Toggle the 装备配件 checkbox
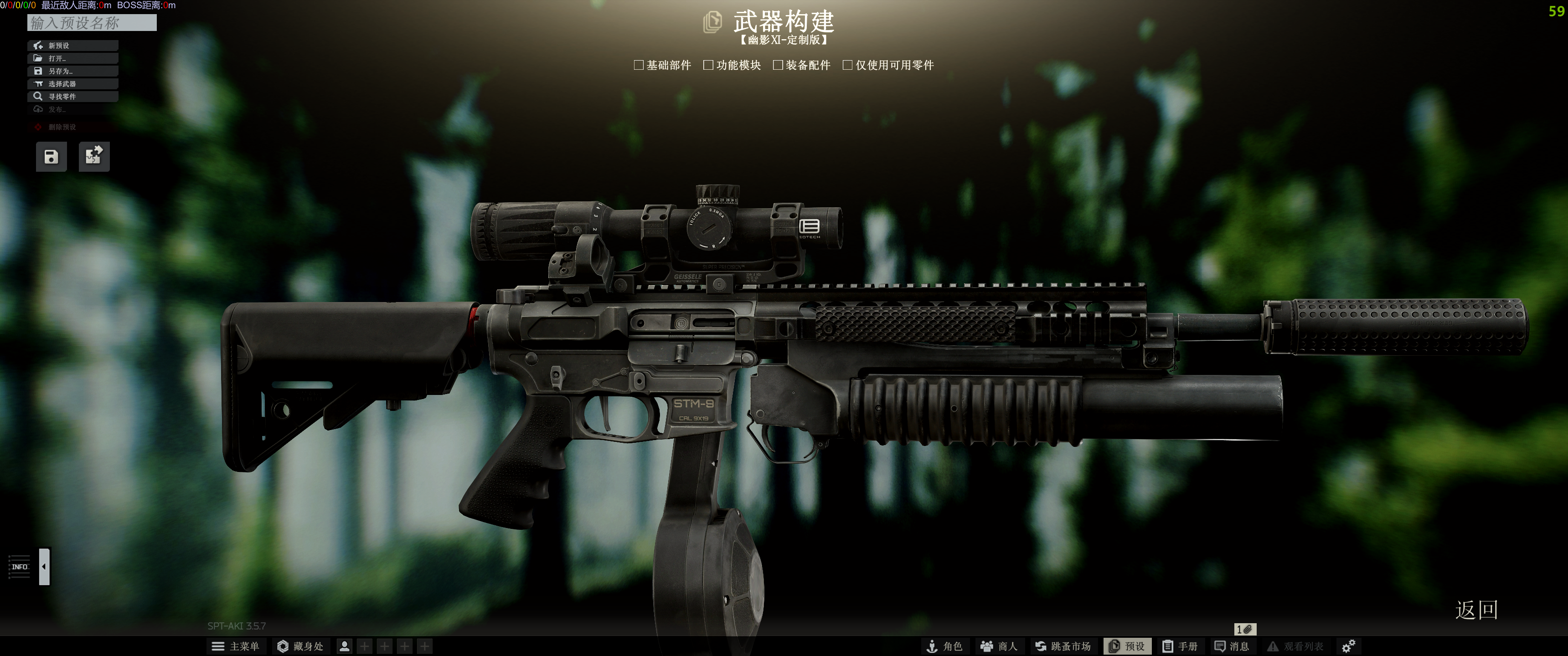Screen dimensions: 1568x656 coord(777,65)
